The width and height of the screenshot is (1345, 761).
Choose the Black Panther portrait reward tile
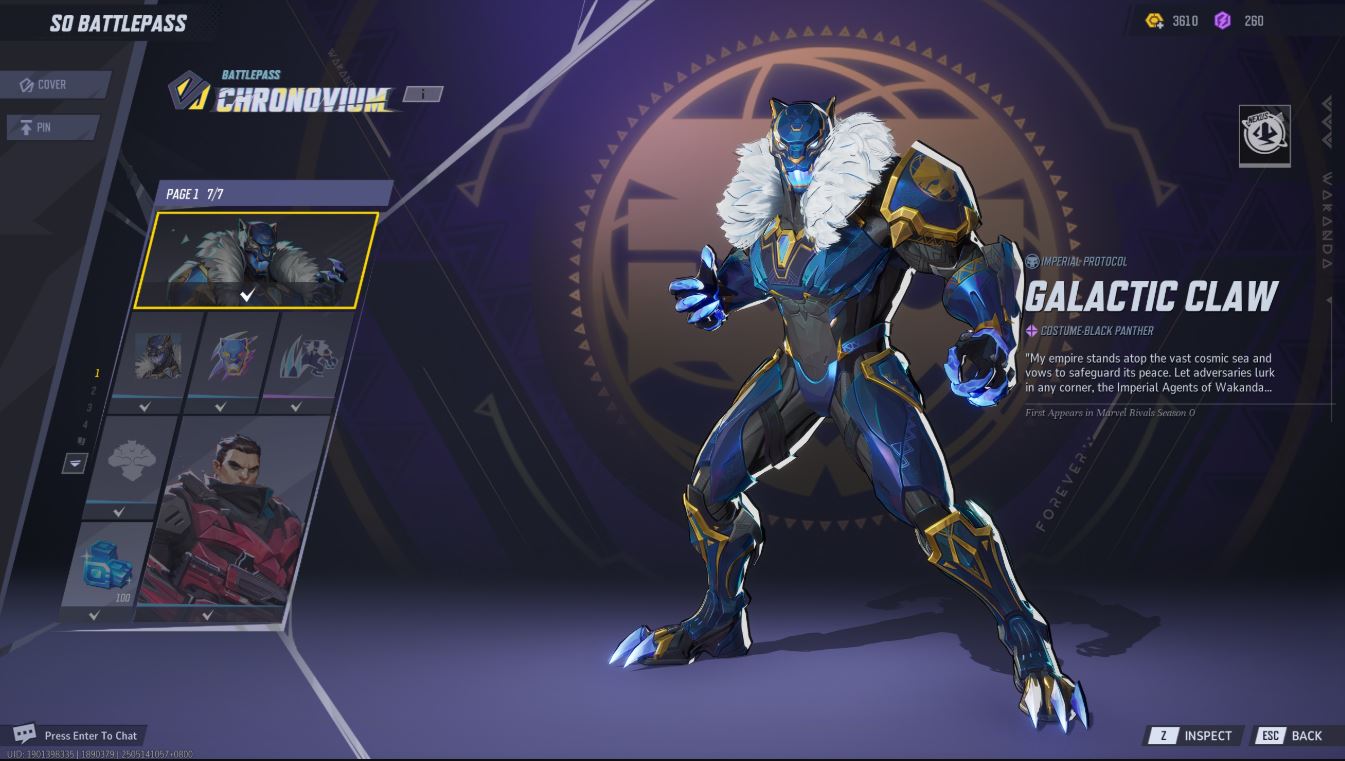click(x=159, y=358)
